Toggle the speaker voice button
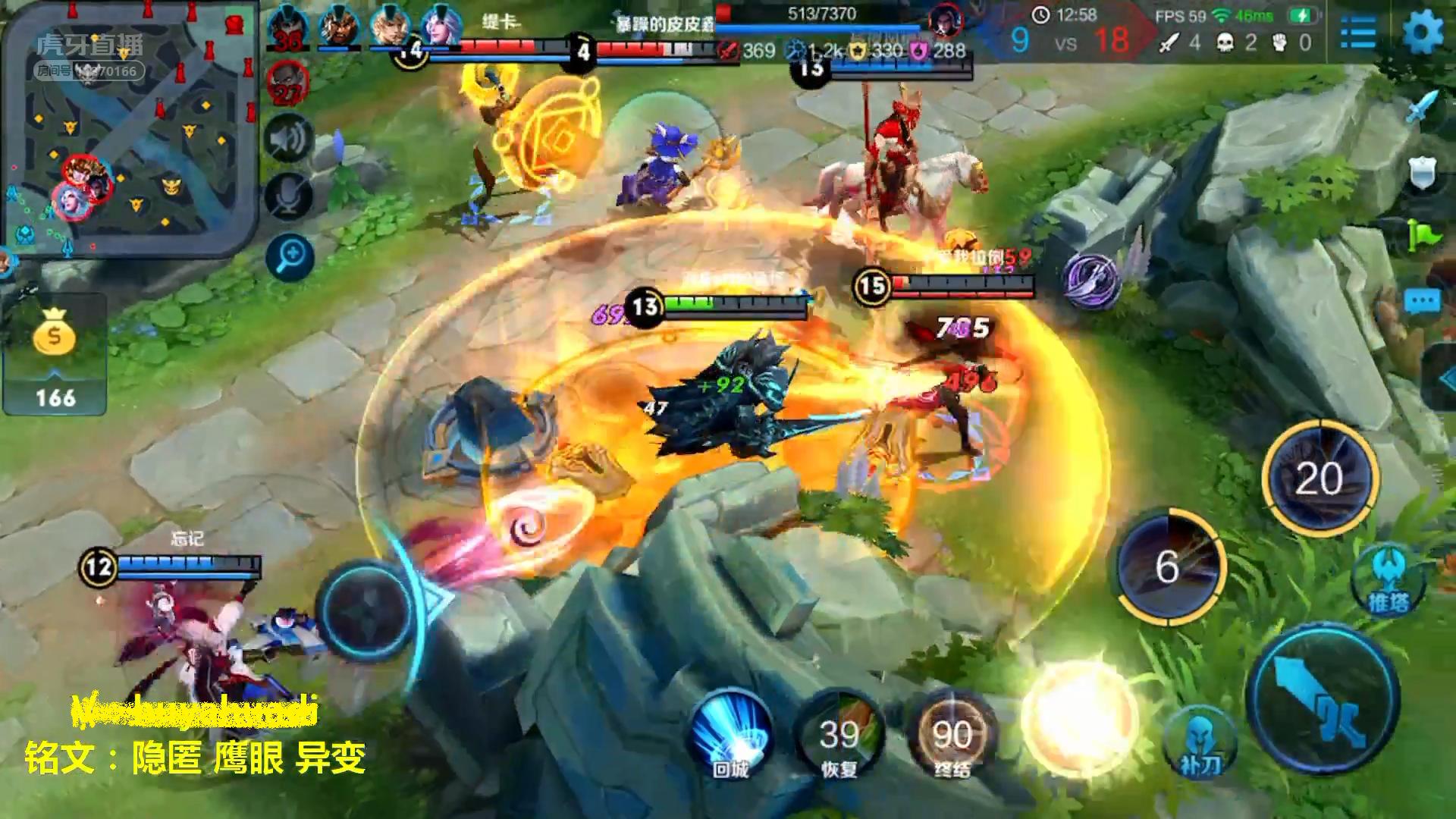Viewport: 1456px width, 819px height. pyautogui.click(x=289, y=140)
